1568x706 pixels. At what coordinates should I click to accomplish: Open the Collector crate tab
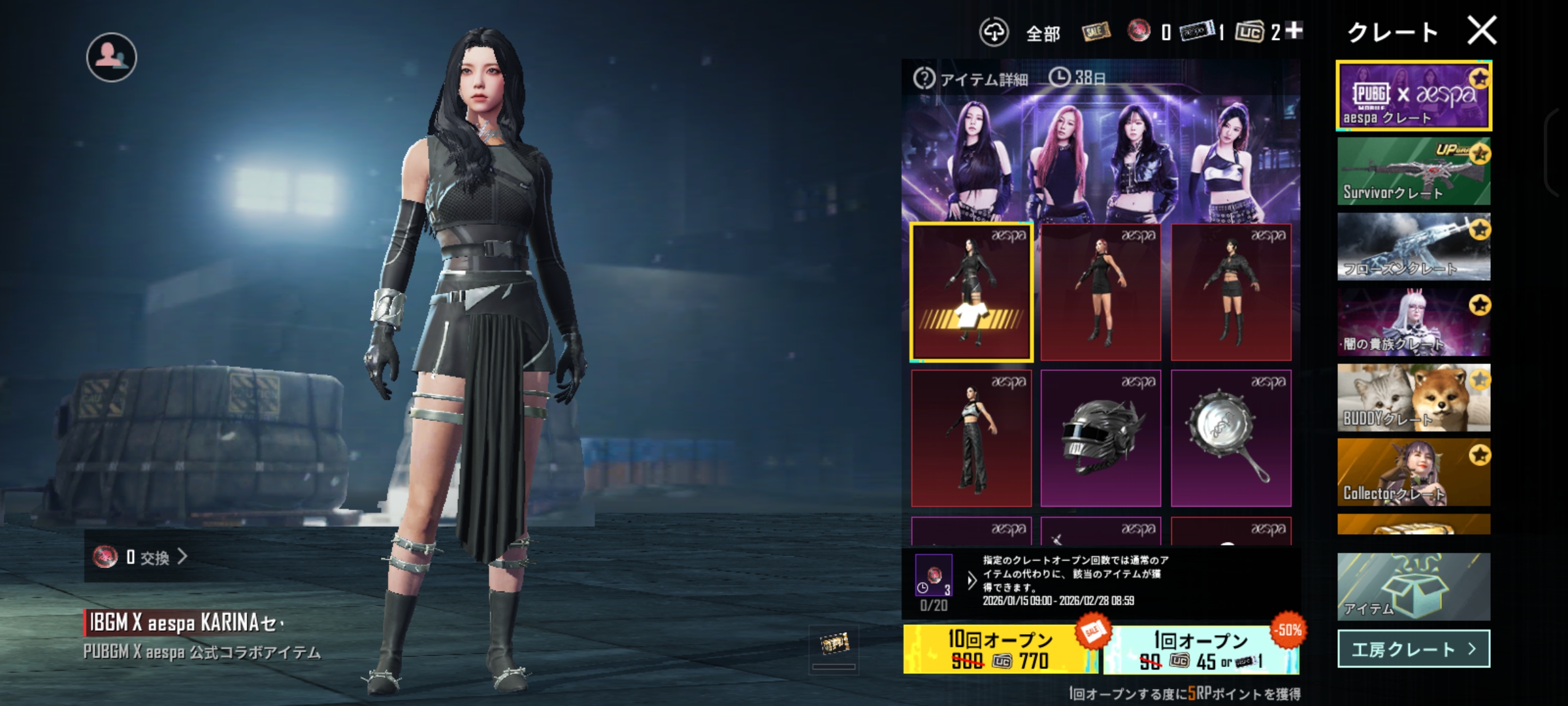click(1414, 472)
